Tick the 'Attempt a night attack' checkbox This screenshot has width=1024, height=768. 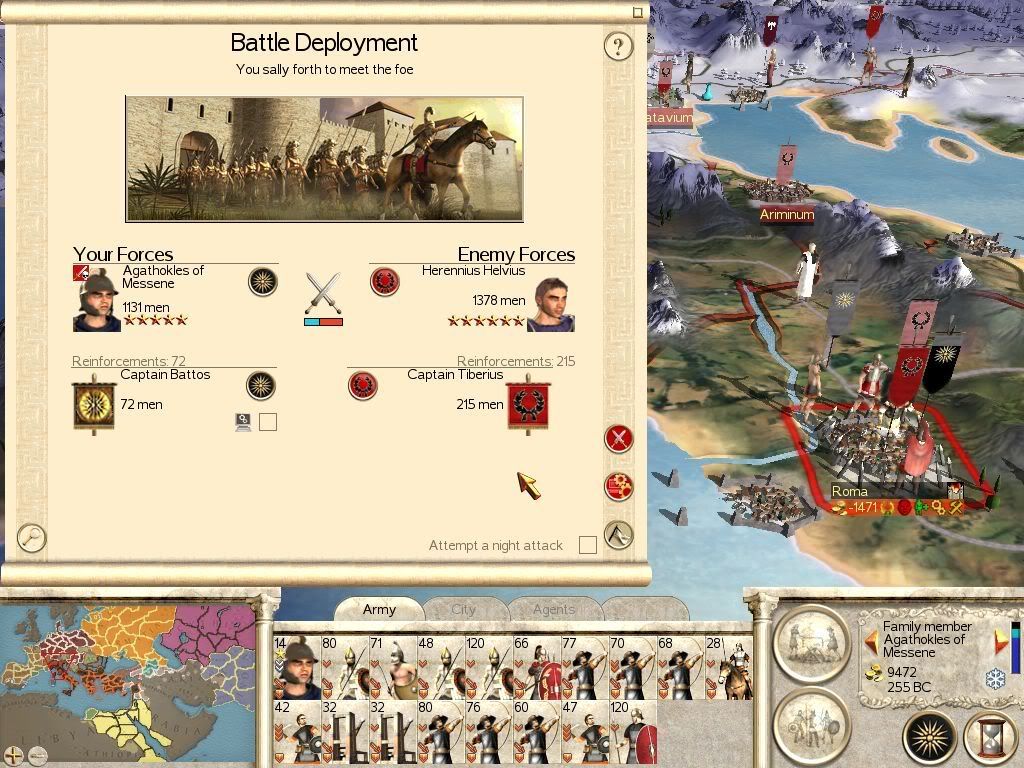pyautogui.click(x=588, y=545)
